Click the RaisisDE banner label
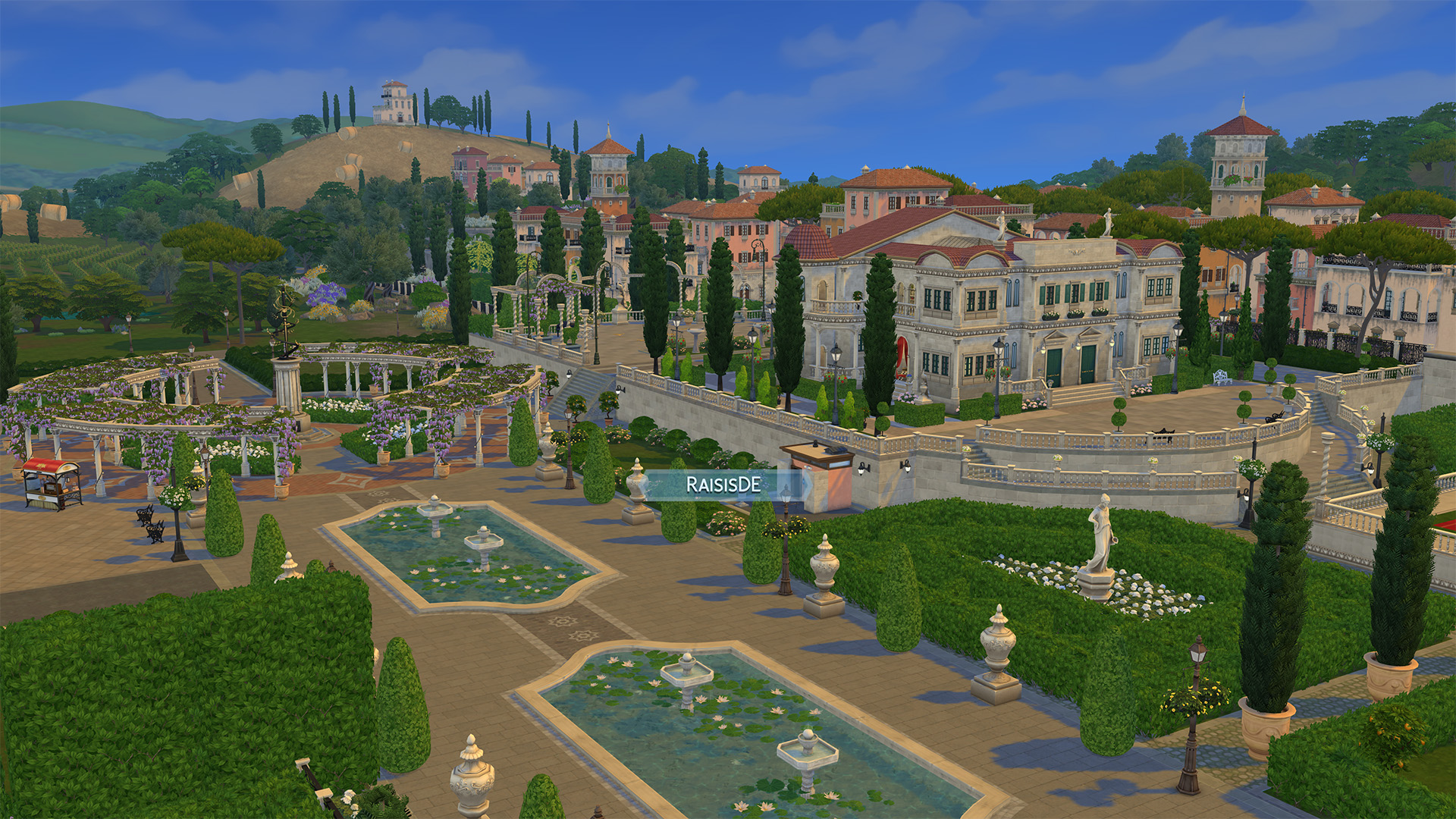Screen dimensions: 1456x819 click(x=723, y=485)
